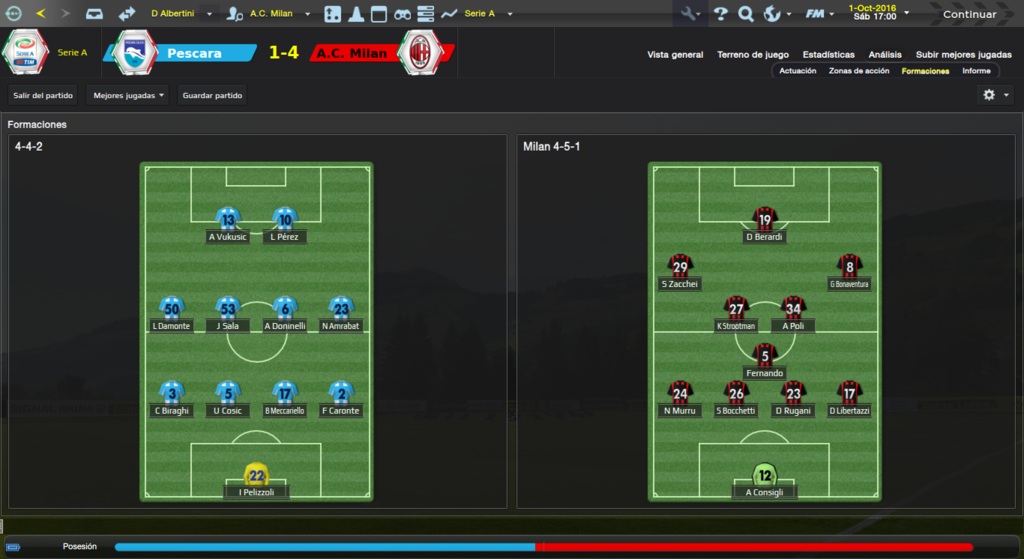Save the match with Guardar partido
Screen dimensions: 1024x559
tap(212, 95)
